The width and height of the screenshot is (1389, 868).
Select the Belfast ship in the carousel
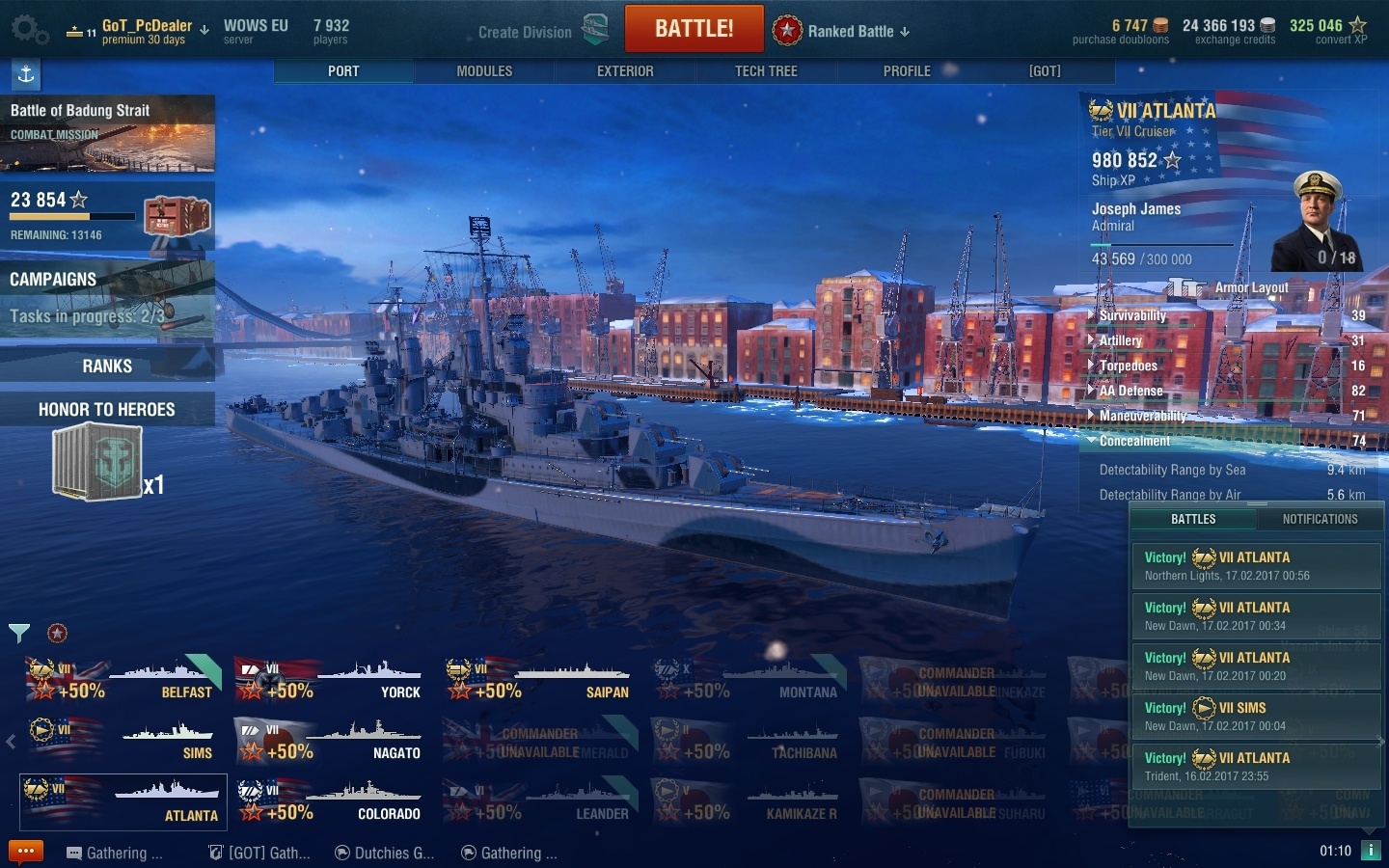pos(123,680)
